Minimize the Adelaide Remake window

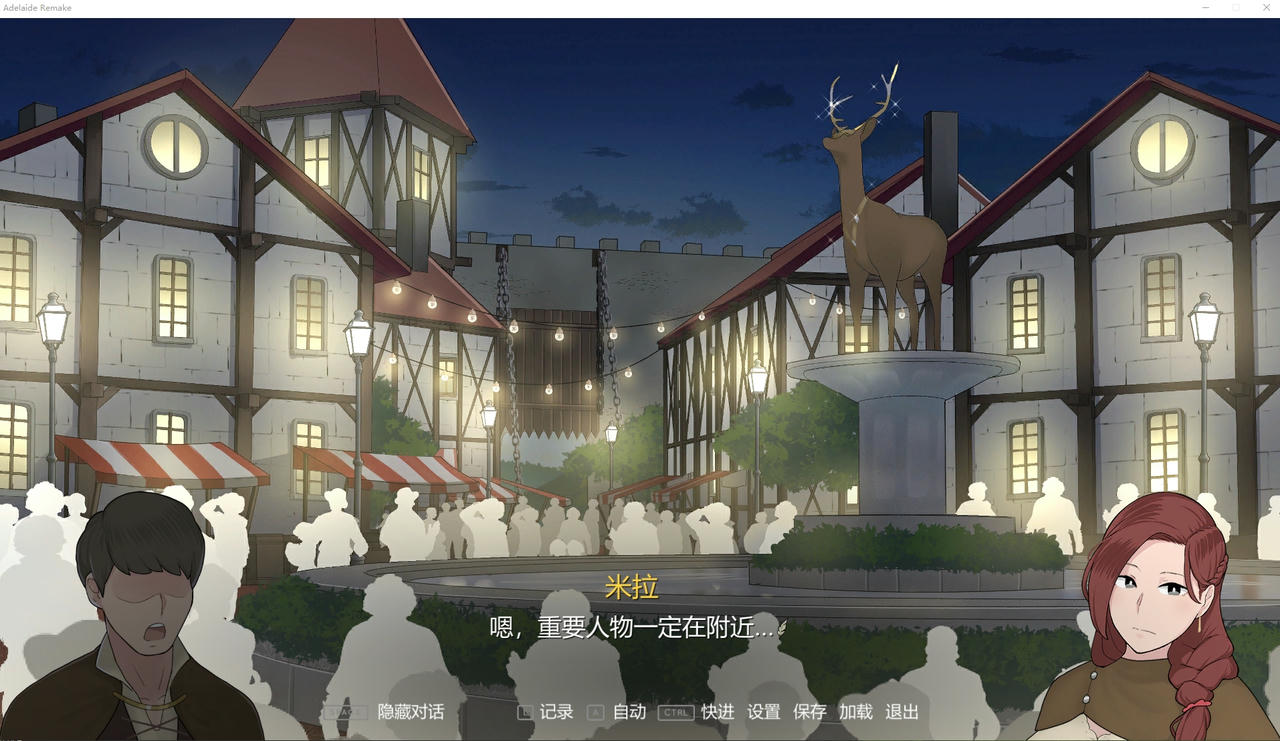1205,8
